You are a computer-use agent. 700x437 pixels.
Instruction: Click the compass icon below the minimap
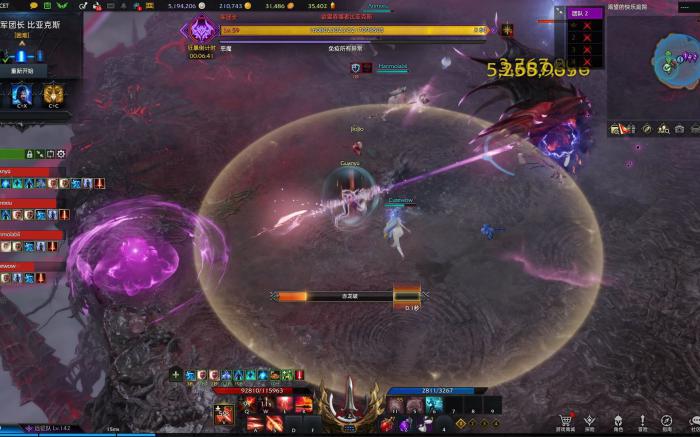(x=647, y=128)
